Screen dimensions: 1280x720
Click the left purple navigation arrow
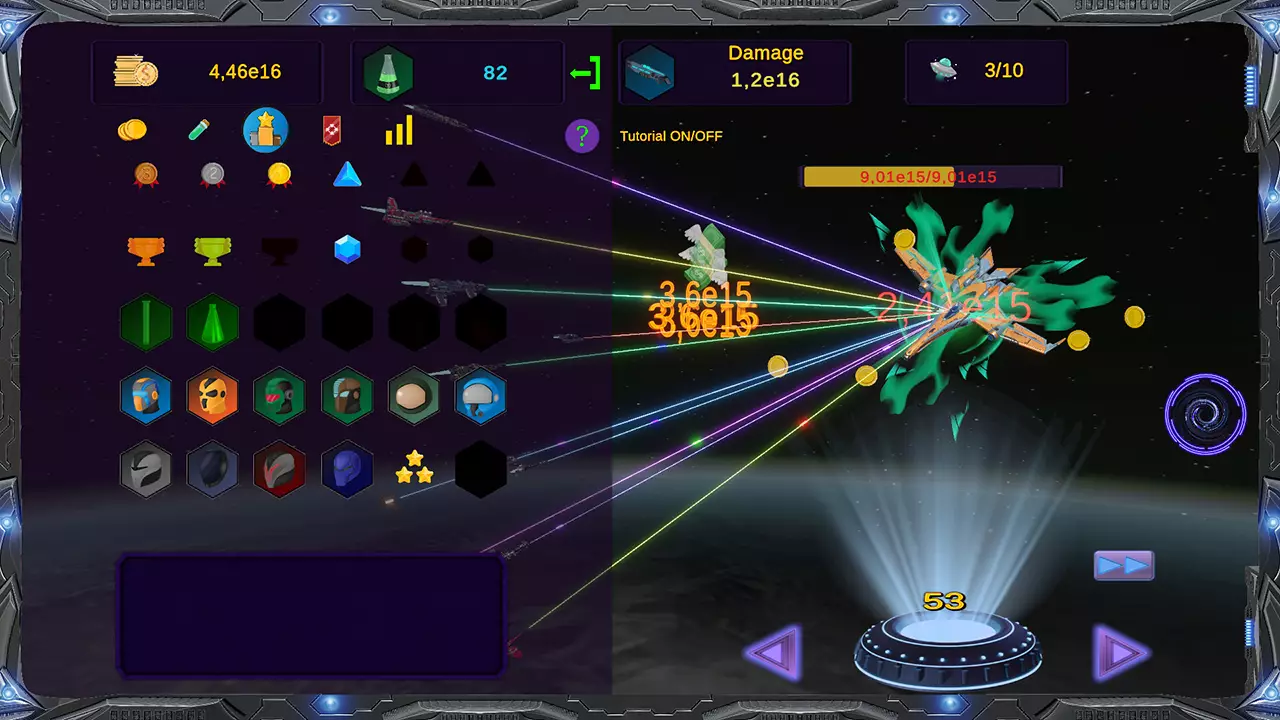[772, 652]
